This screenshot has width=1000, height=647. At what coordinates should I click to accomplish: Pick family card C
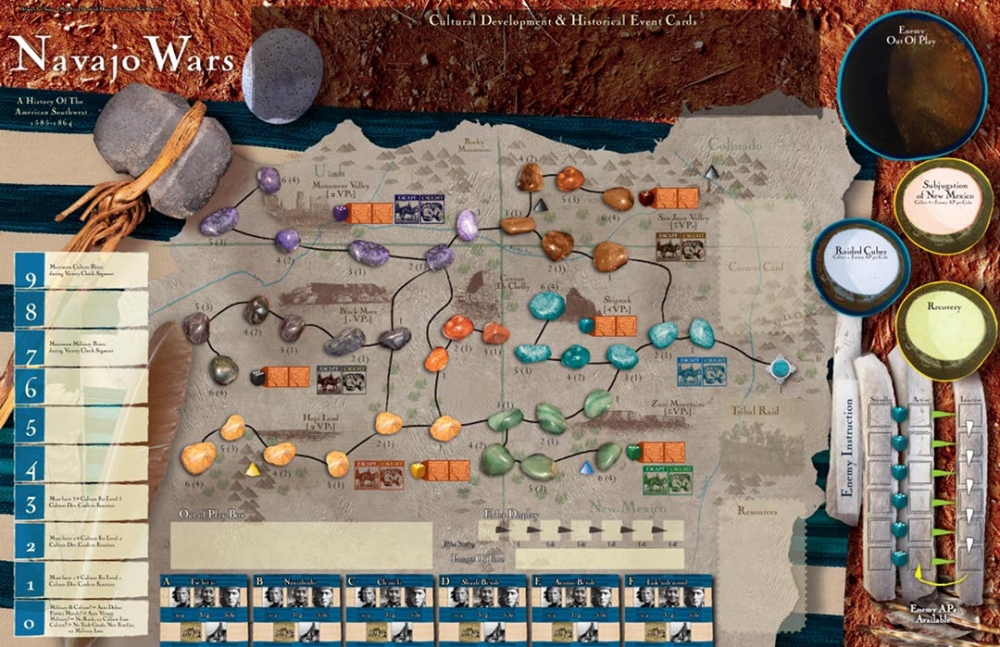point(388,606)
